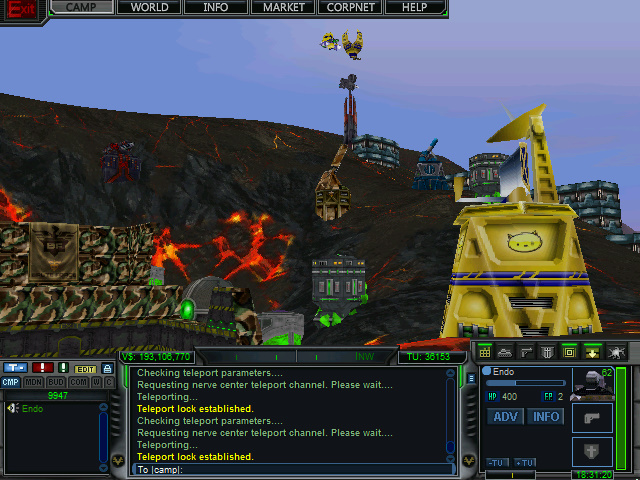
Task: Go to the MARKET menu
Action: coord(283,7)
